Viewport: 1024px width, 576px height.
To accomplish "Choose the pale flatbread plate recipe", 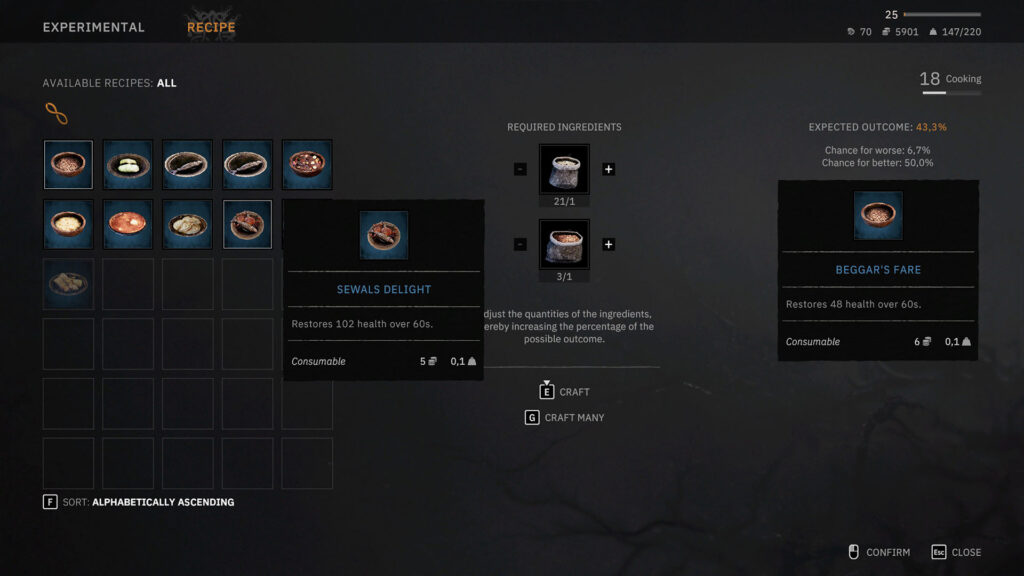I will coord(187,224).
